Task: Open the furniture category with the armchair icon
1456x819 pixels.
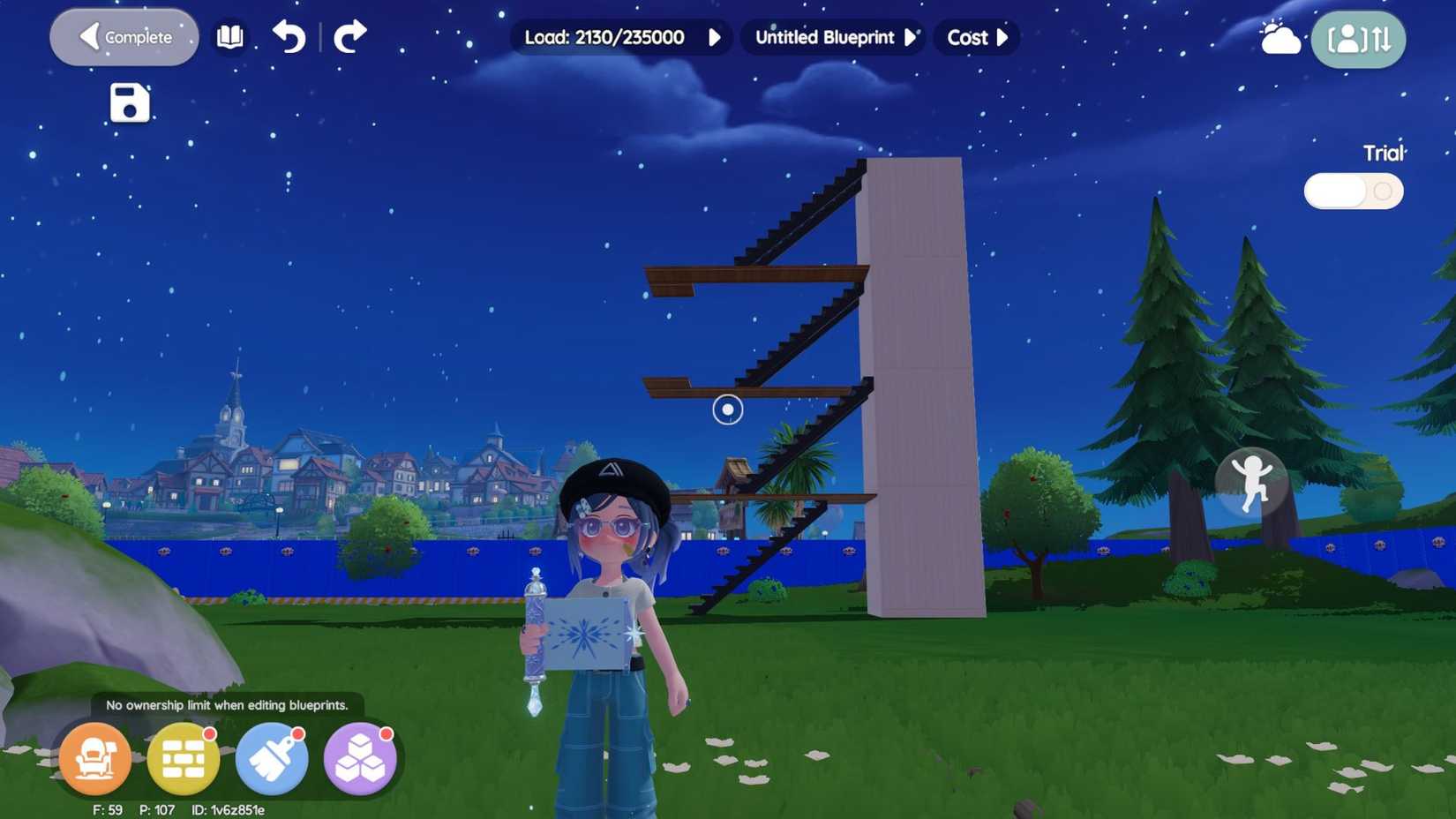Action: click(x=94, y=759)
